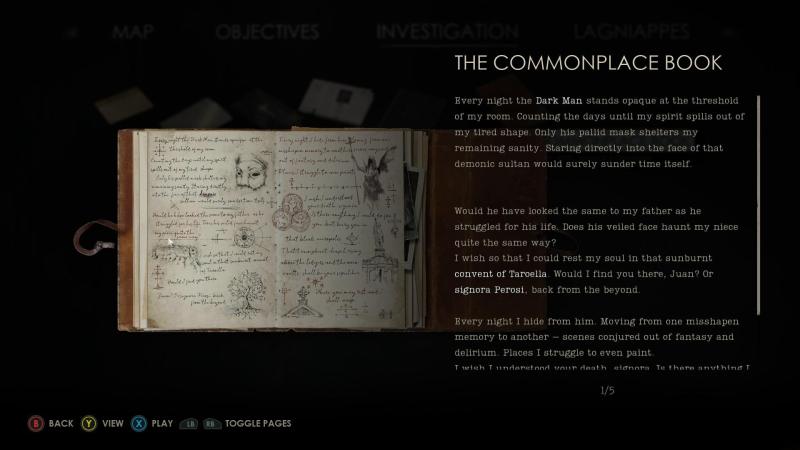Open the Objectives tab
Viewport: 800px width, 450px height.
(x=266, y=32)
